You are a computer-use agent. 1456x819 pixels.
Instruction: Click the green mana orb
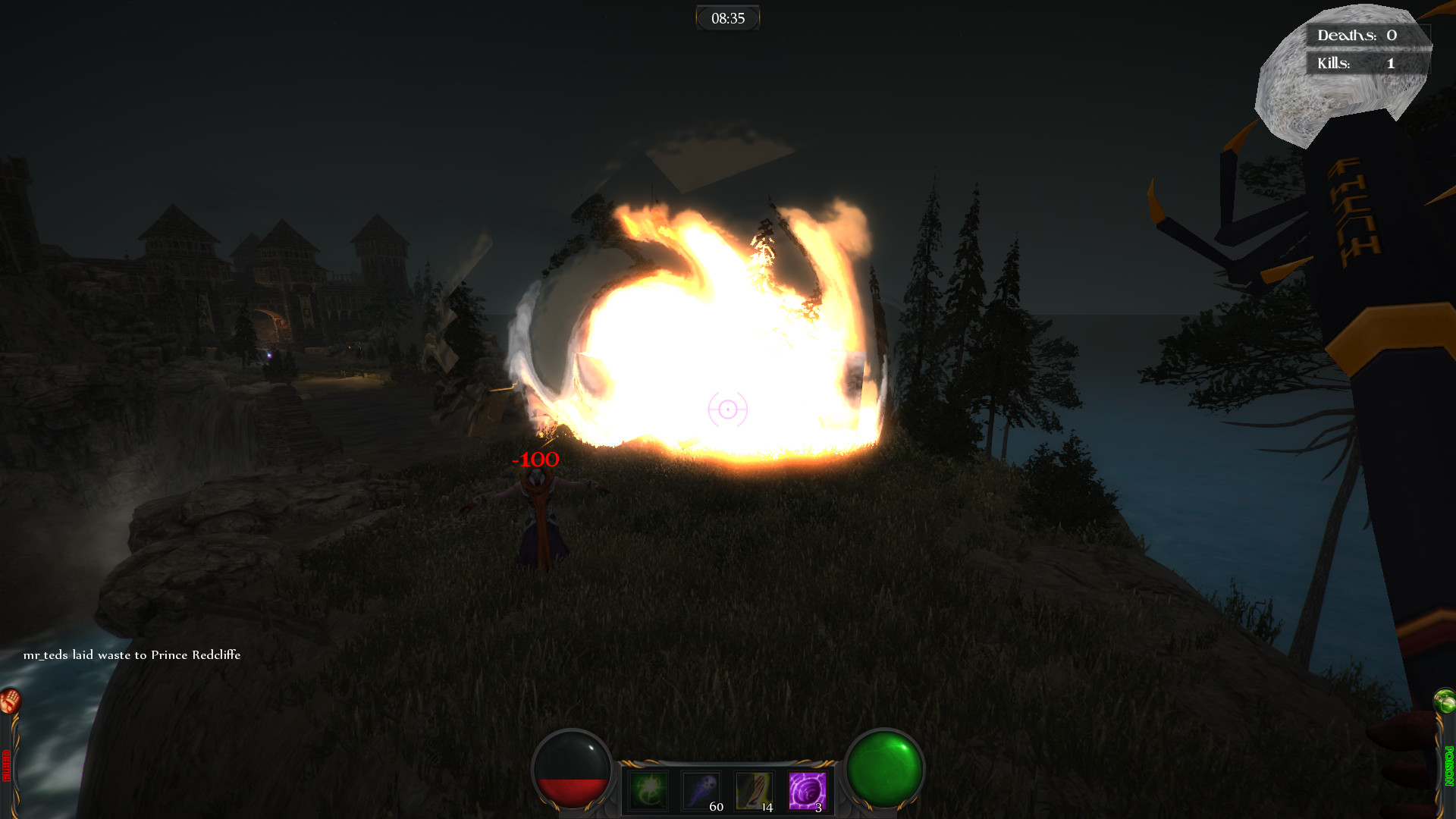click(884, 772)
